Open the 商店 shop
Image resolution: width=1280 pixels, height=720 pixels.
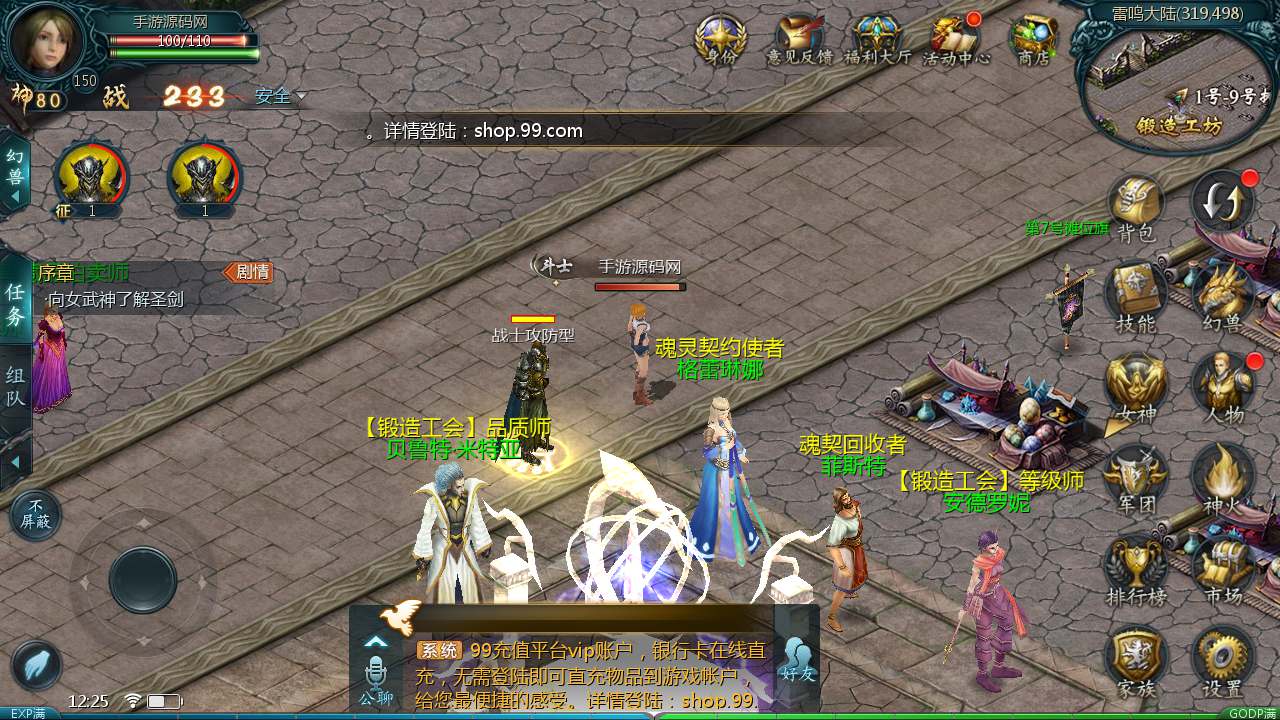pos(1033,38)
